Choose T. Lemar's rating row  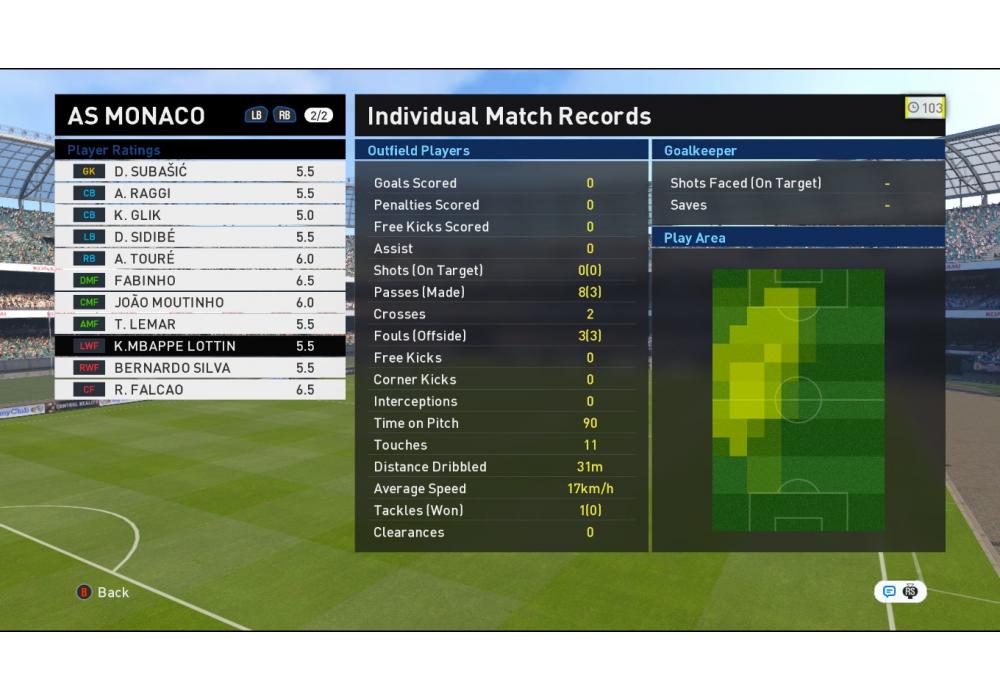(x=200, y=325)
